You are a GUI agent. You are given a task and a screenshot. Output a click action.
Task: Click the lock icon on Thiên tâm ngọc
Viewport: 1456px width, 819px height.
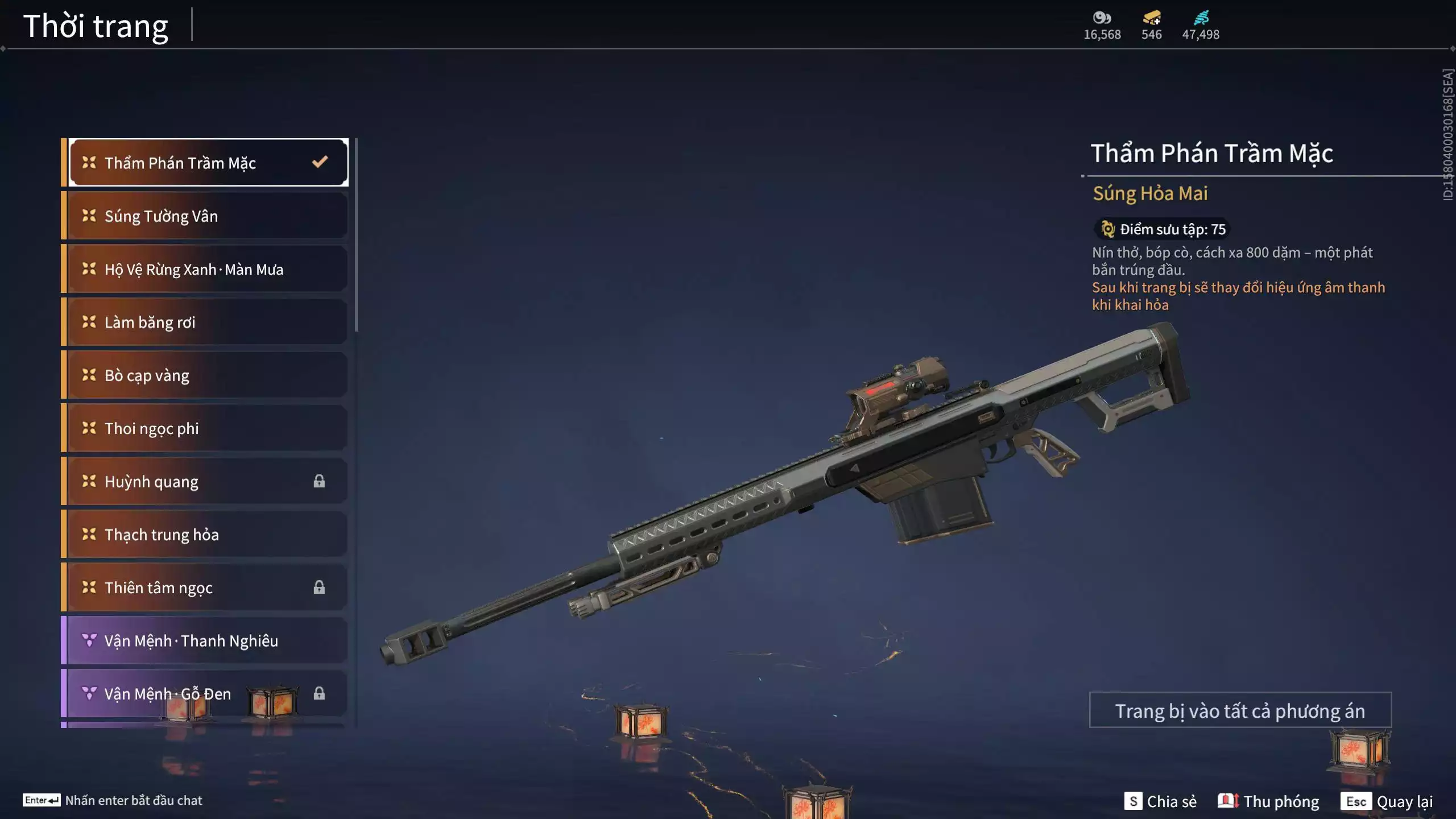point(318,588)
